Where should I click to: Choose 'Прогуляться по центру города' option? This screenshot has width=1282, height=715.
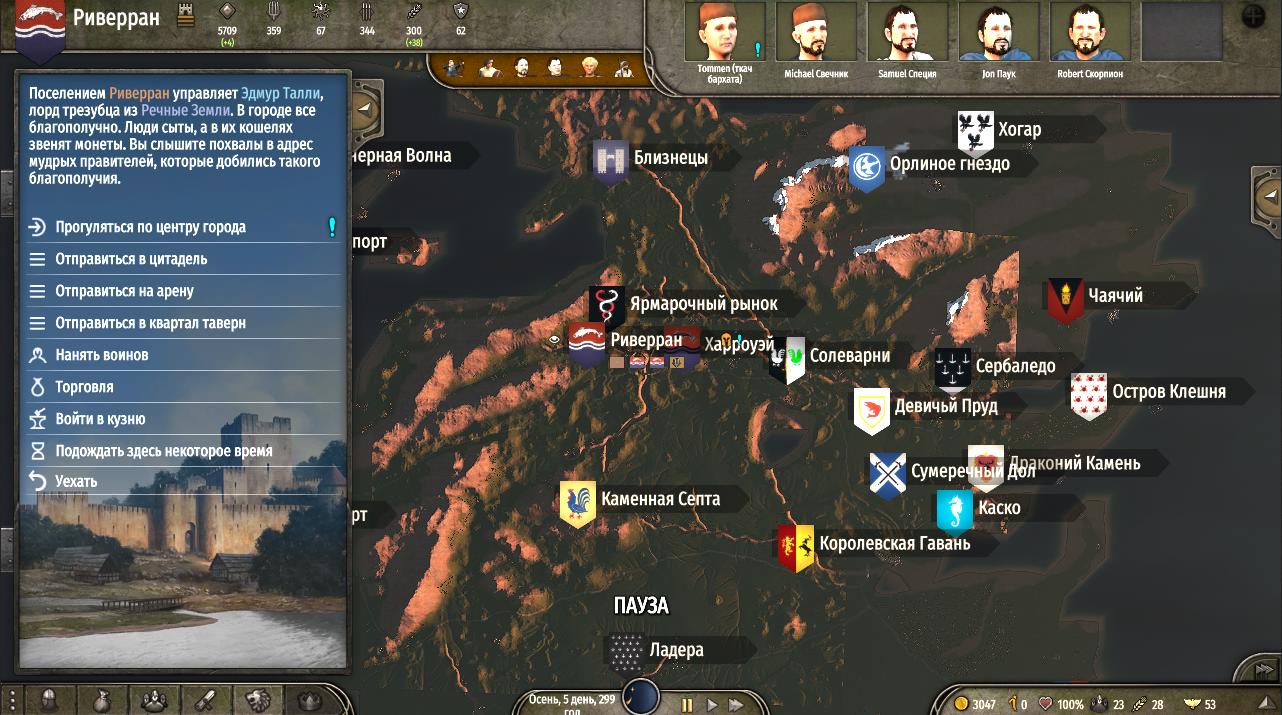(x=150, y=227)
